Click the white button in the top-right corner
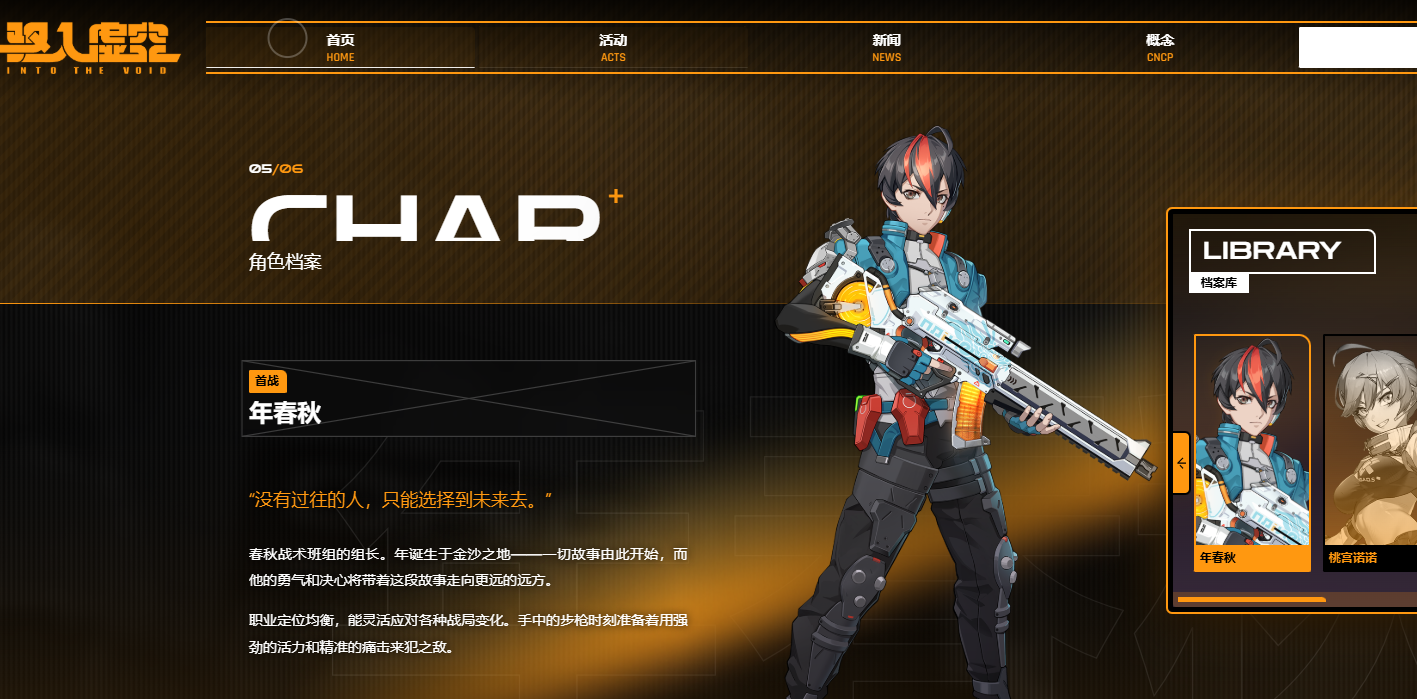Image resolution: width=1417 pixels, height=699 pixels. [x=1357, y=47]
